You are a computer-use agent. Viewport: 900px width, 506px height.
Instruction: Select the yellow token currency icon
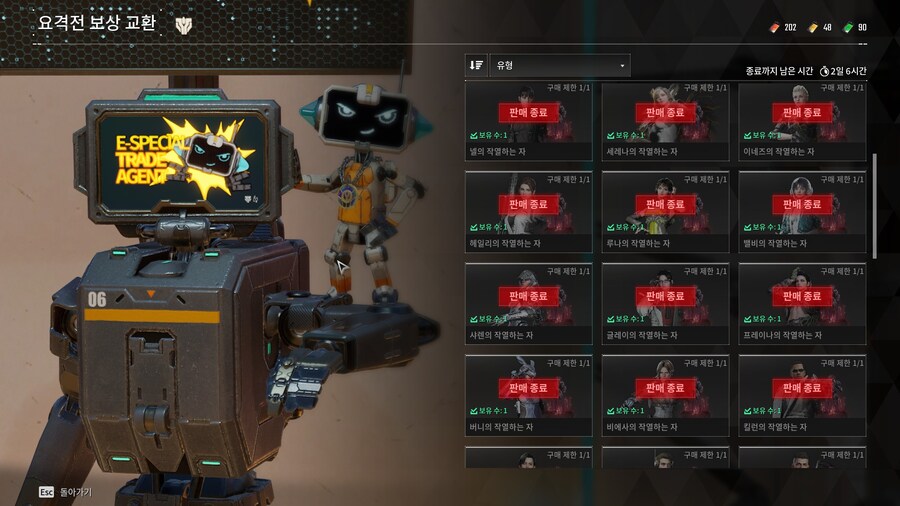click(812, 27)
